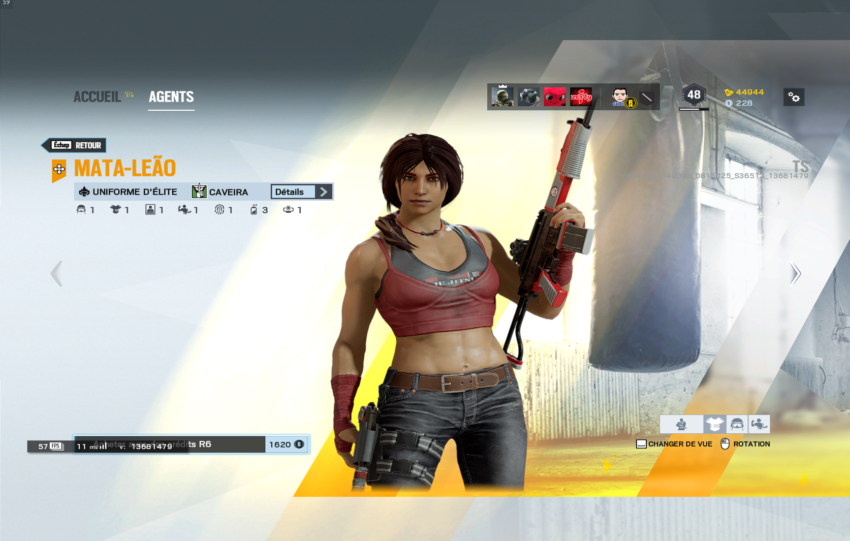Open the level 48 clearance badge
850x541 pixels.
click(693, 96)
